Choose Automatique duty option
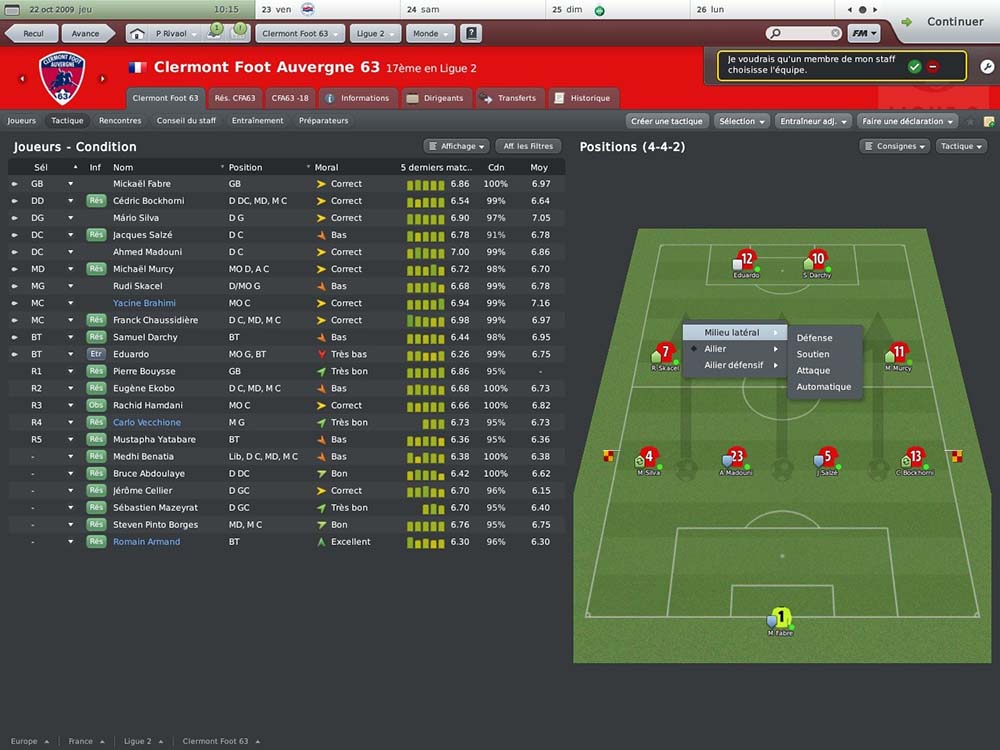 pyautogui.click(x=824, y=387)
